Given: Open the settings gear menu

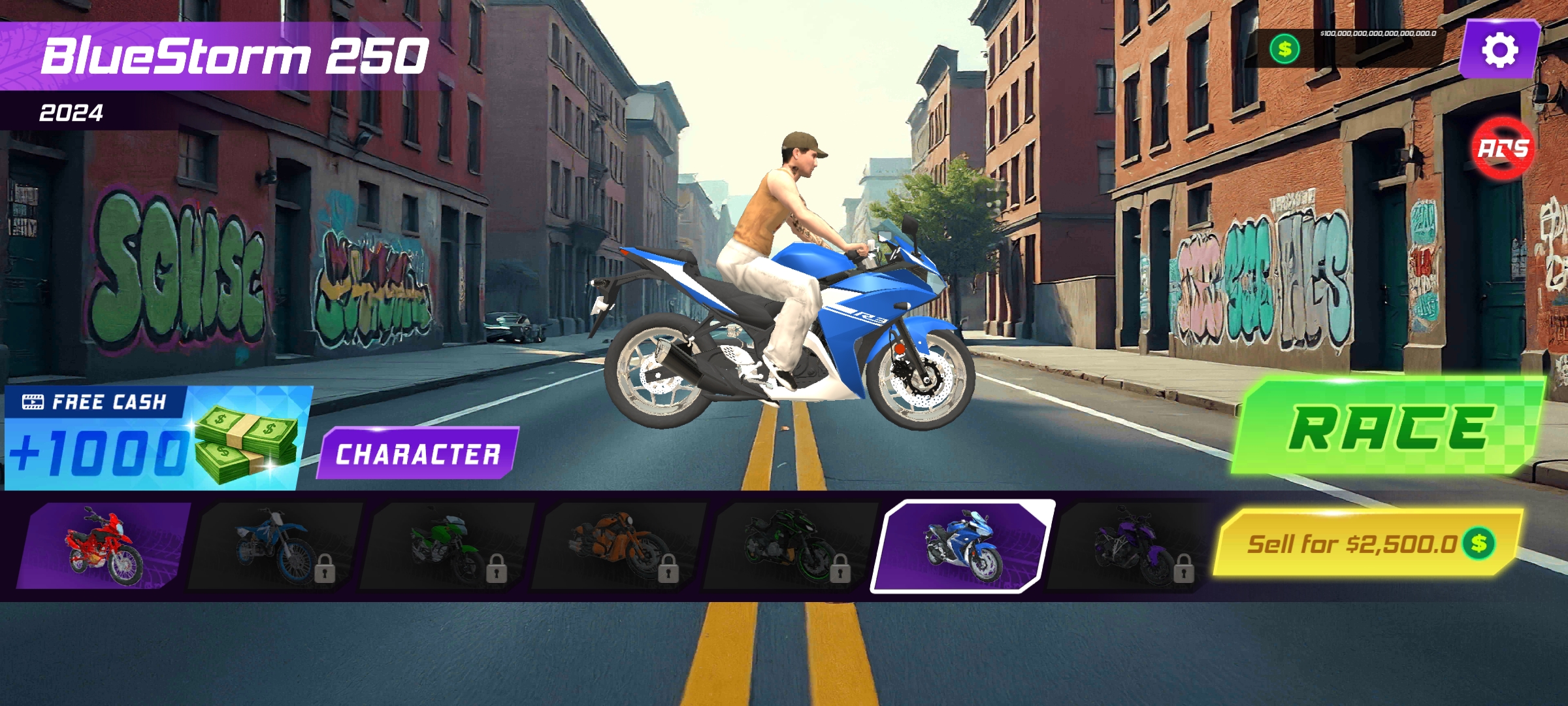Looking at the screenshot, I should (x=1499, y=50).
